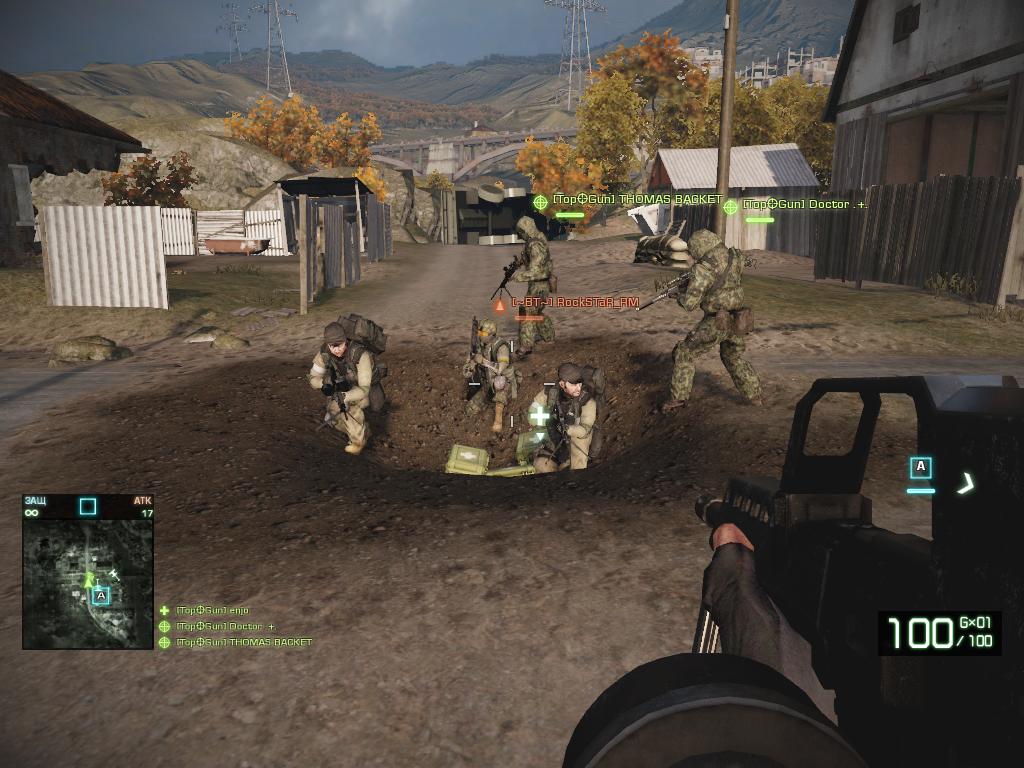Select the objective A marker on the minimap
Screen dimensions: 1024x768
coord(100,596)
